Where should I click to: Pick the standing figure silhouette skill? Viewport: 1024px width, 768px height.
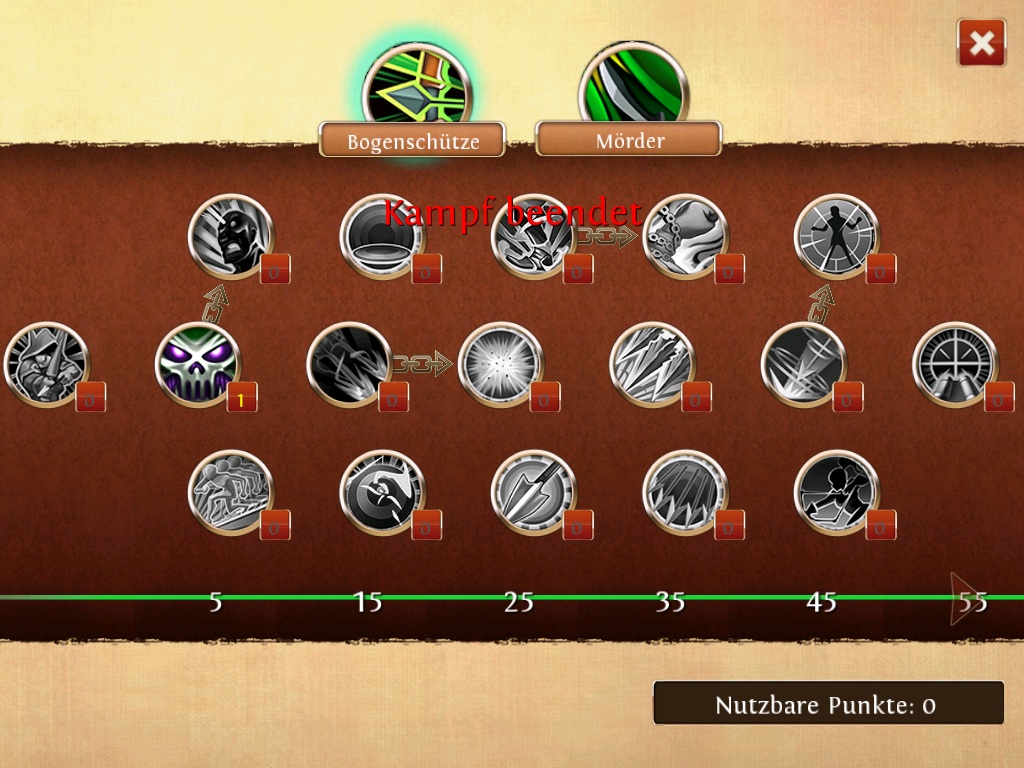point(836,236)
